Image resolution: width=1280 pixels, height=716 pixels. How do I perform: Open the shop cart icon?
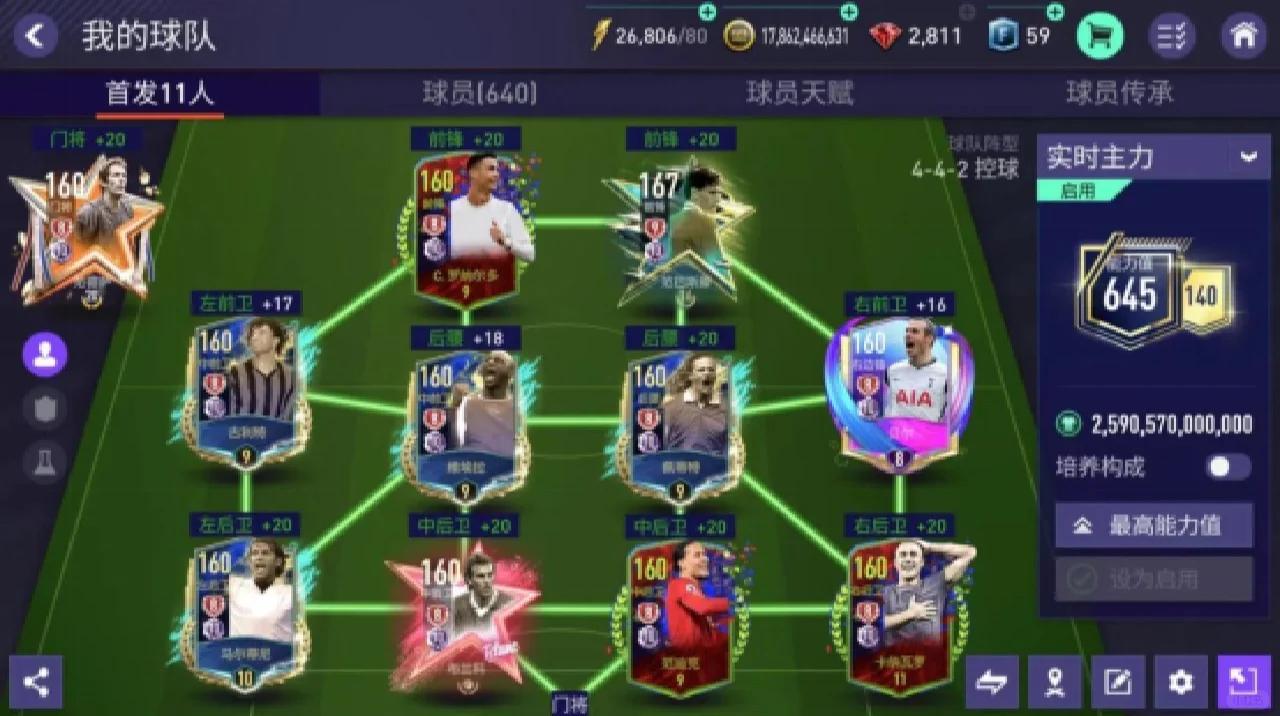(1099, 36)
